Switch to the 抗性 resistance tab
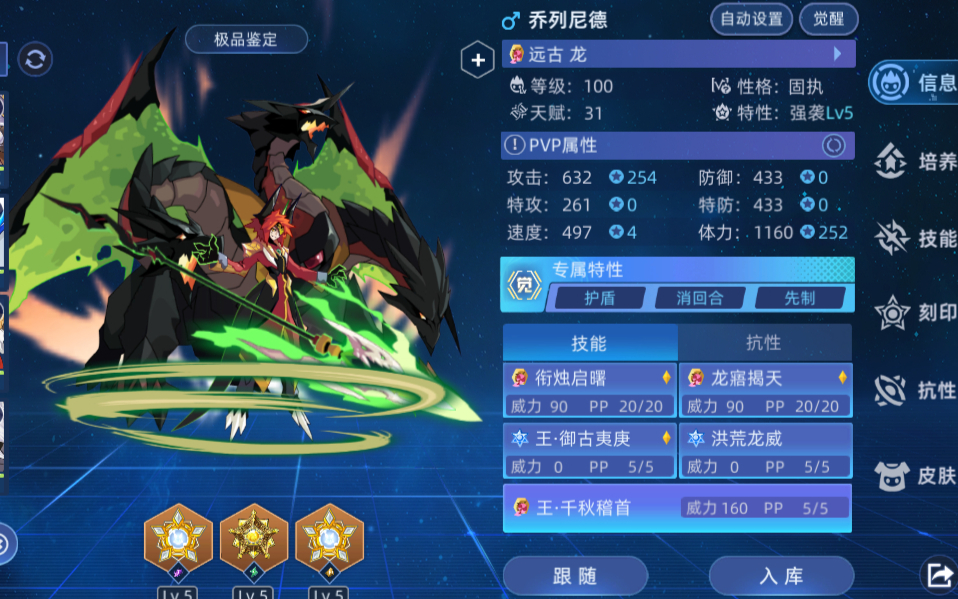Image resolution: width=958 pixels, height=599 pixels. [764, 343]
